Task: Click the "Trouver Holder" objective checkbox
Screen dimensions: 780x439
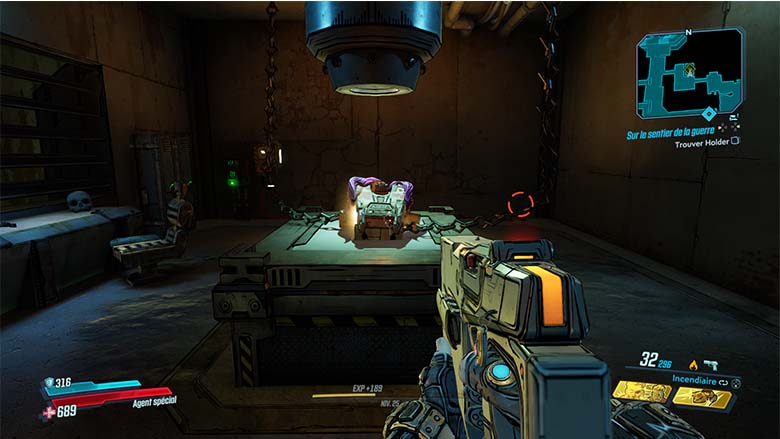Action: pyautogui.click(x=735, y=141)
